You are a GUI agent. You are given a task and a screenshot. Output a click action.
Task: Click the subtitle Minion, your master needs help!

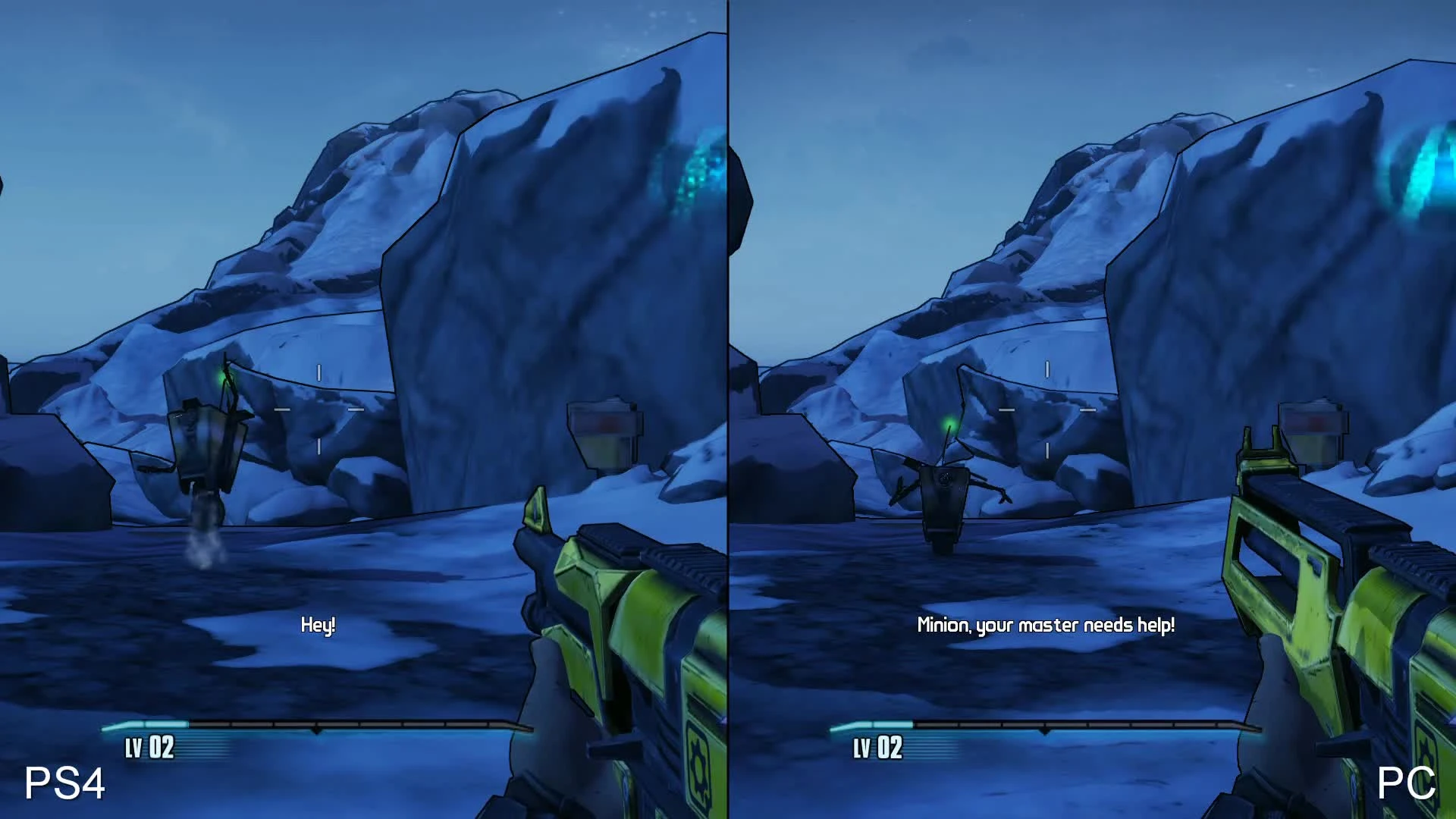1045,626
